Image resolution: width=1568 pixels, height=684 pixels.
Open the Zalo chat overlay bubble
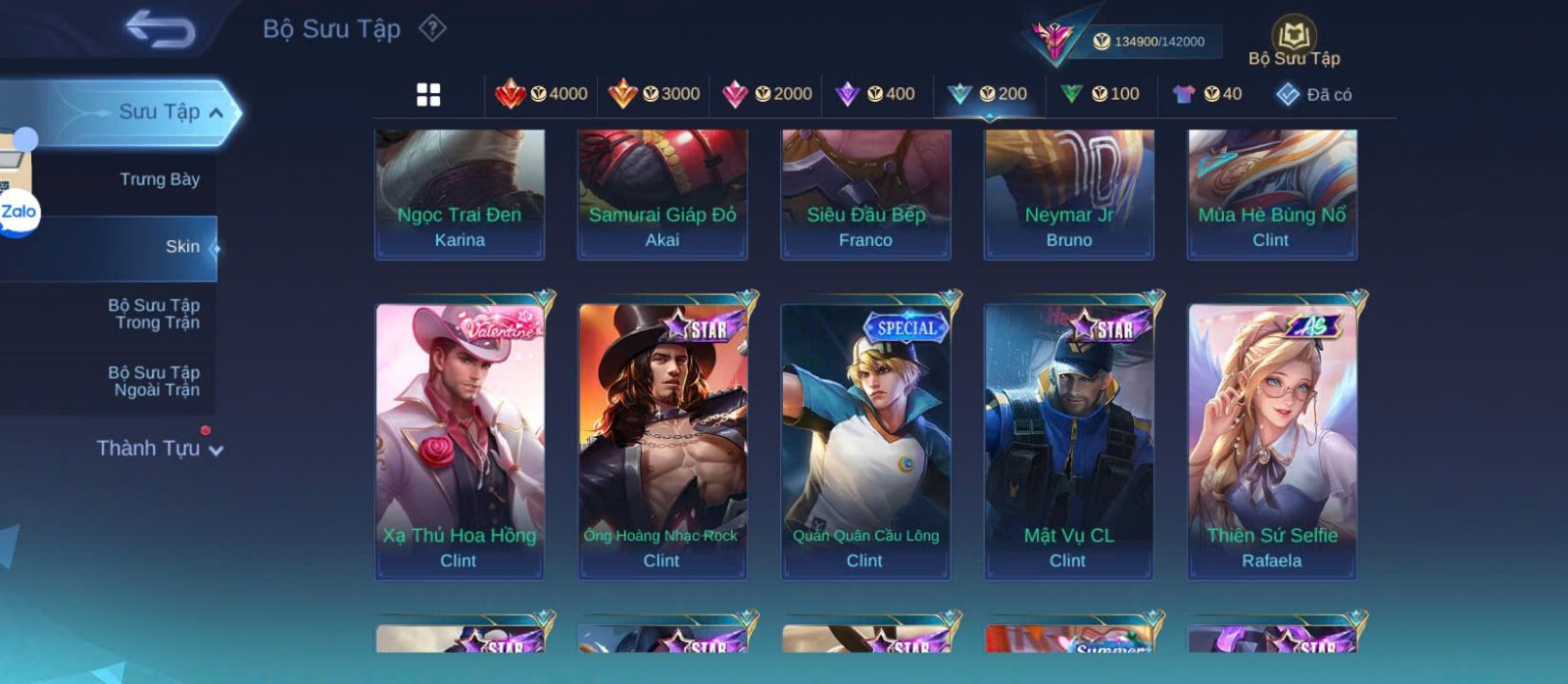pyautogui.click(x=18, y=213)
